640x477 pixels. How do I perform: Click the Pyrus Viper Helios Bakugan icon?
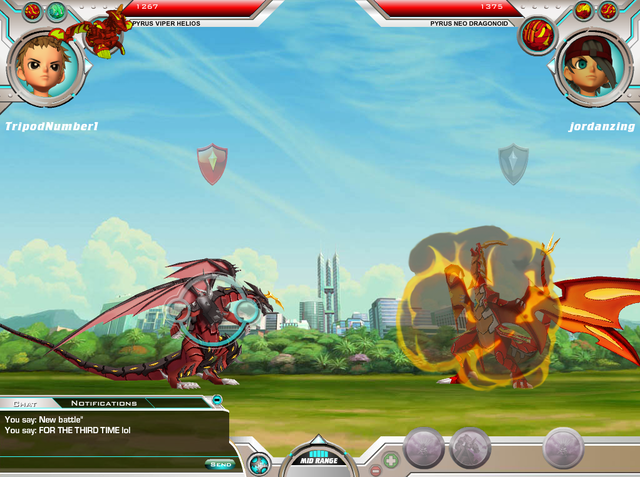click(106, 33)
